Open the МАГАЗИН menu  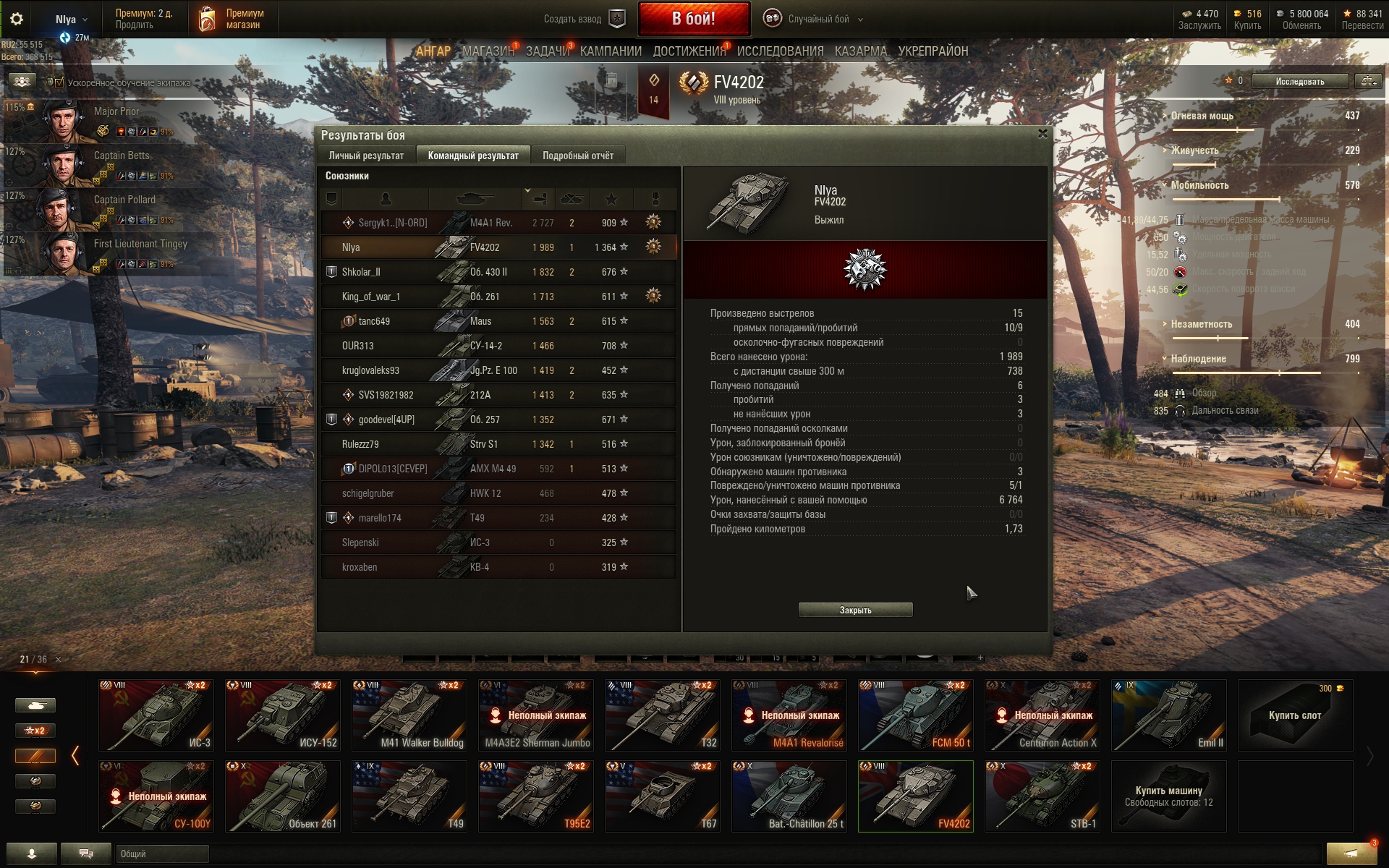pos(488,51)
